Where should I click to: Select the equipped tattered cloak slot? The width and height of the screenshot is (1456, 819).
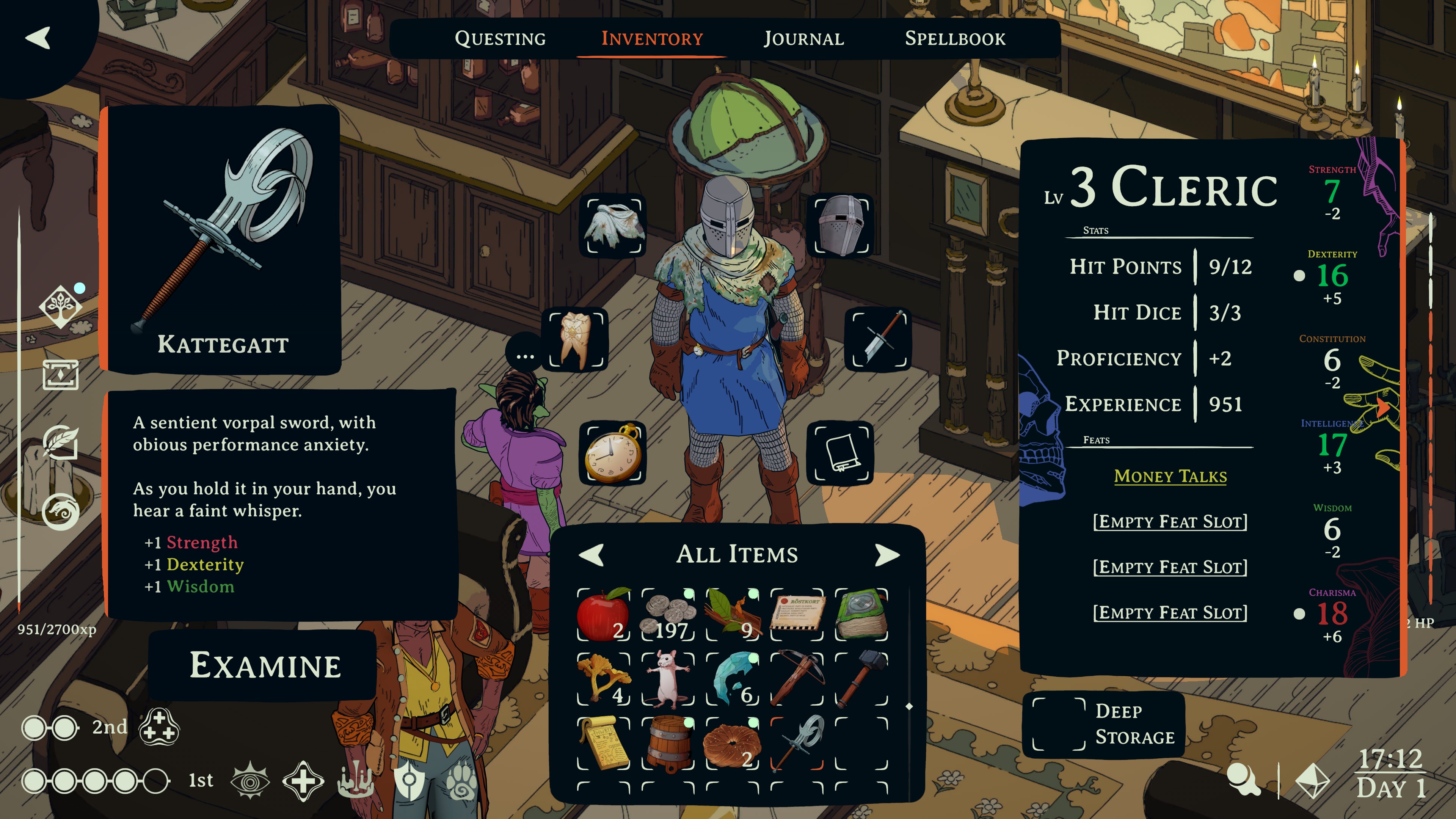614,226
